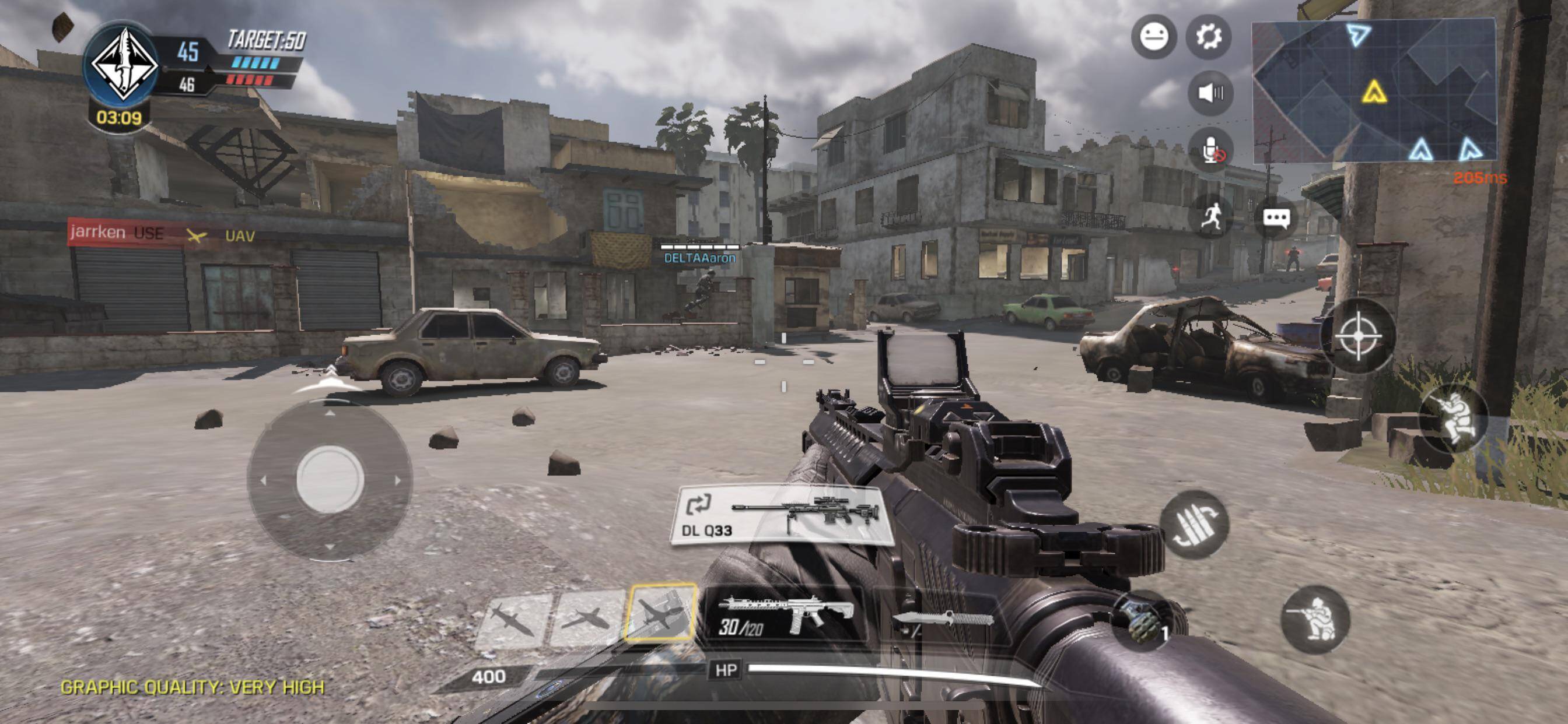Activate the yellow-highlighted drone scorestreak
This screenshot has width=1568, height=724.
661,613
